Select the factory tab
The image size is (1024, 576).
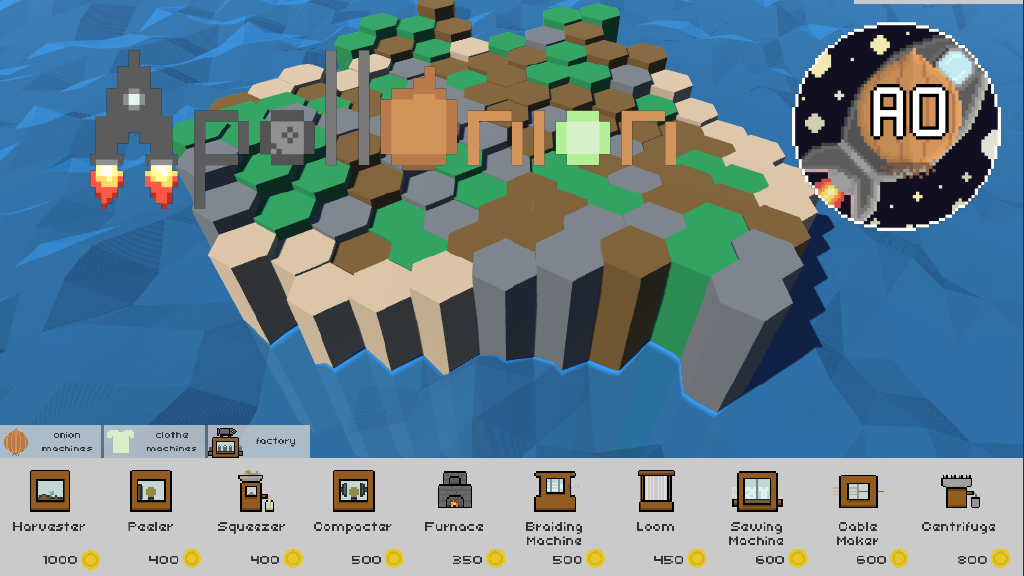click(x=258, y=441)
